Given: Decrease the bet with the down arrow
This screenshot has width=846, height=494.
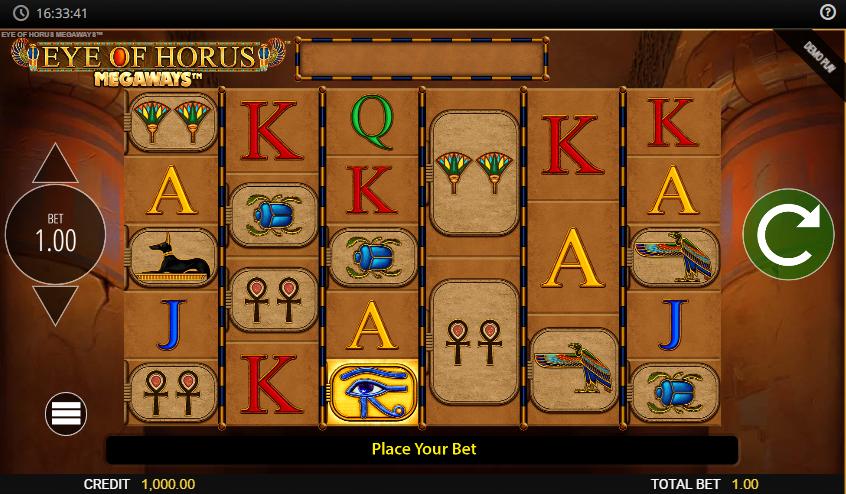Looking at the screenshot, I should click(x=55, y=304).
